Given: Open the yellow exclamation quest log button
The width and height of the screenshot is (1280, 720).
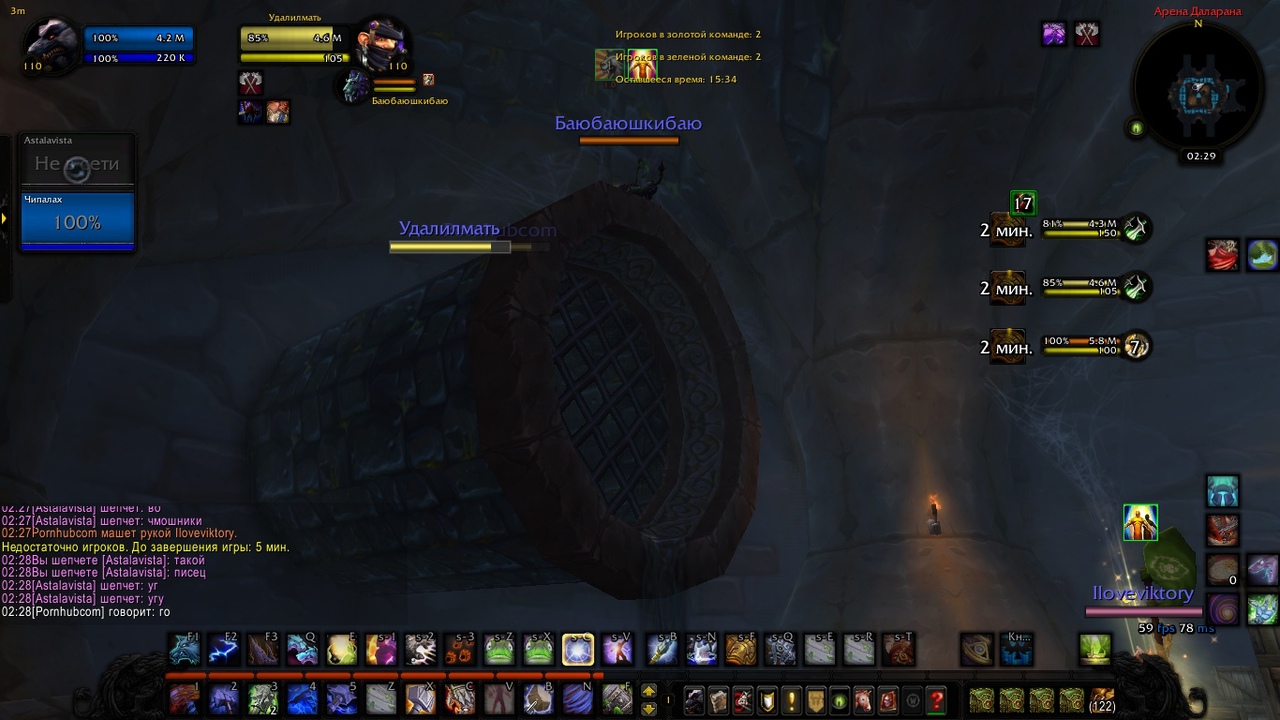Looking at the screenshot, I should click(791, 700).
